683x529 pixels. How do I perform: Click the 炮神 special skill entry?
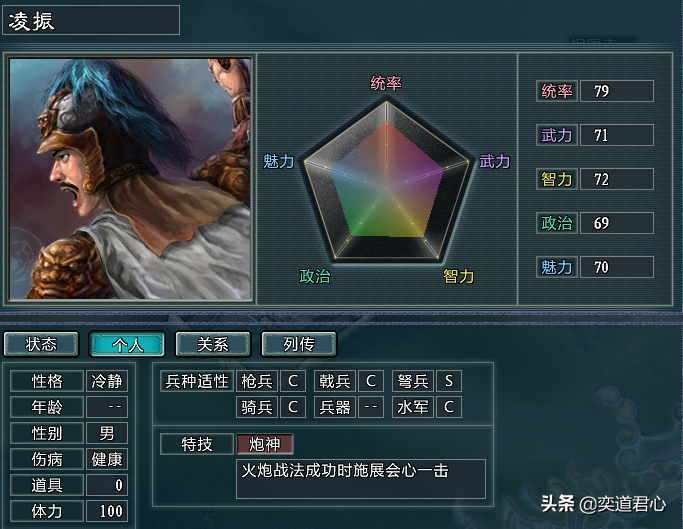pyautogui.click(x=265, y=444)
